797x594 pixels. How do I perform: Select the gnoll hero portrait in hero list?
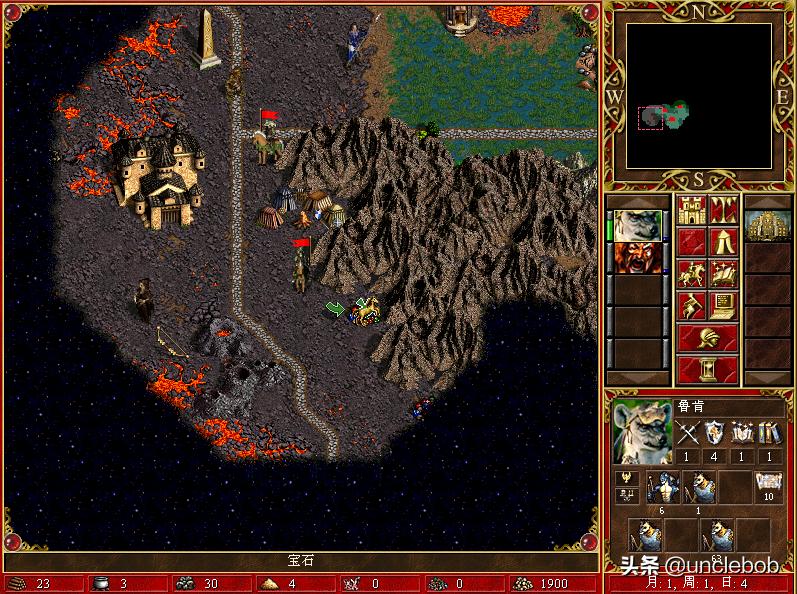pyautogui.click(x=636, y=225)
